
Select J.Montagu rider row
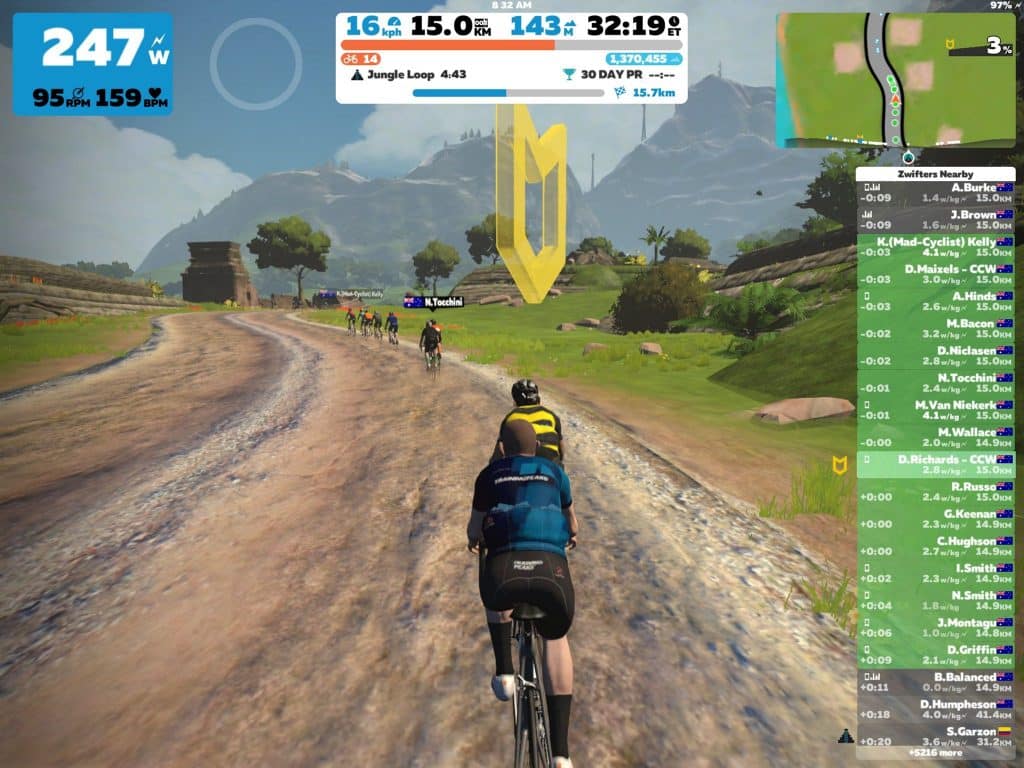[936, 627]
